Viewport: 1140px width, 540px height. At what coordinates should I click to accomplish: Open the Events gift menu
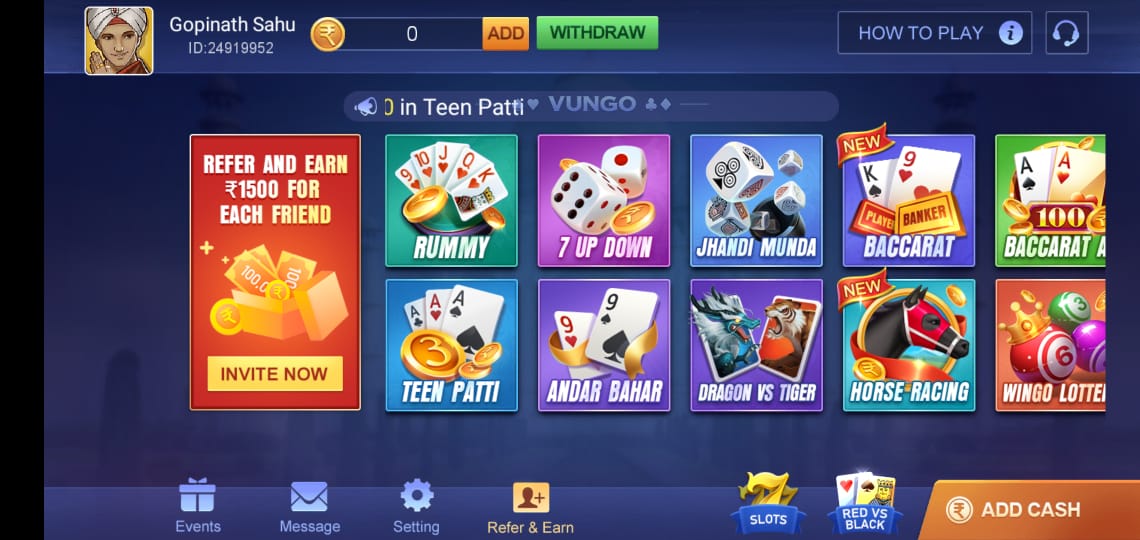point(198,506)
